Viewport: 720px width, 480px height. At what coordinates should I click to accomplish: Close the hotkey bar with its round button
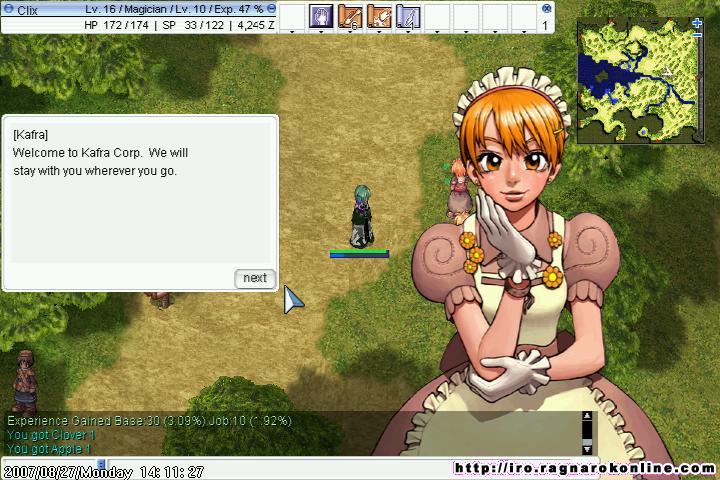[x=546, y=8]
